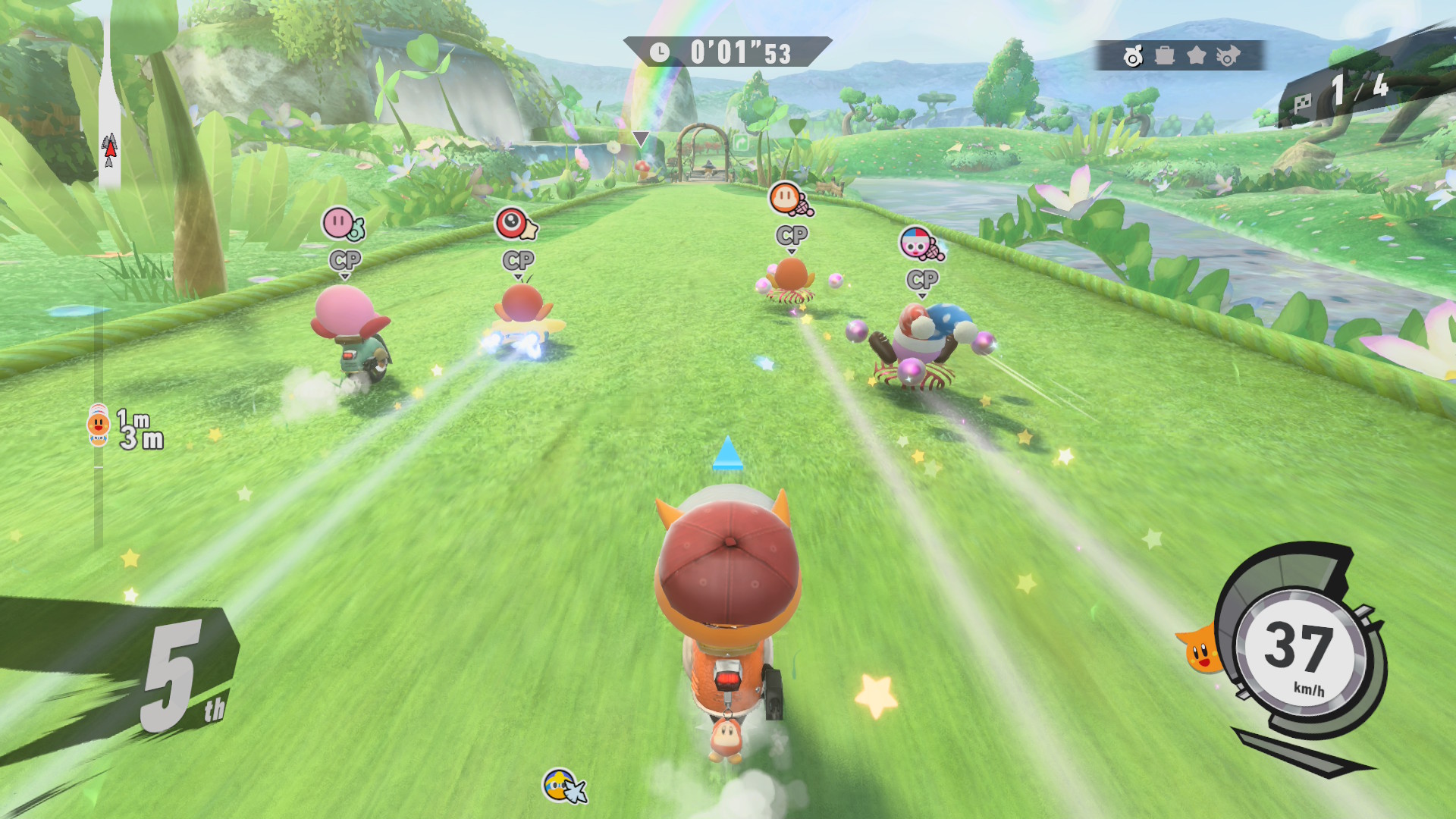Viewport: 1456px width, 819px height.
Task: Click the Waddle Dee distance gap marker
Action: 99,425
